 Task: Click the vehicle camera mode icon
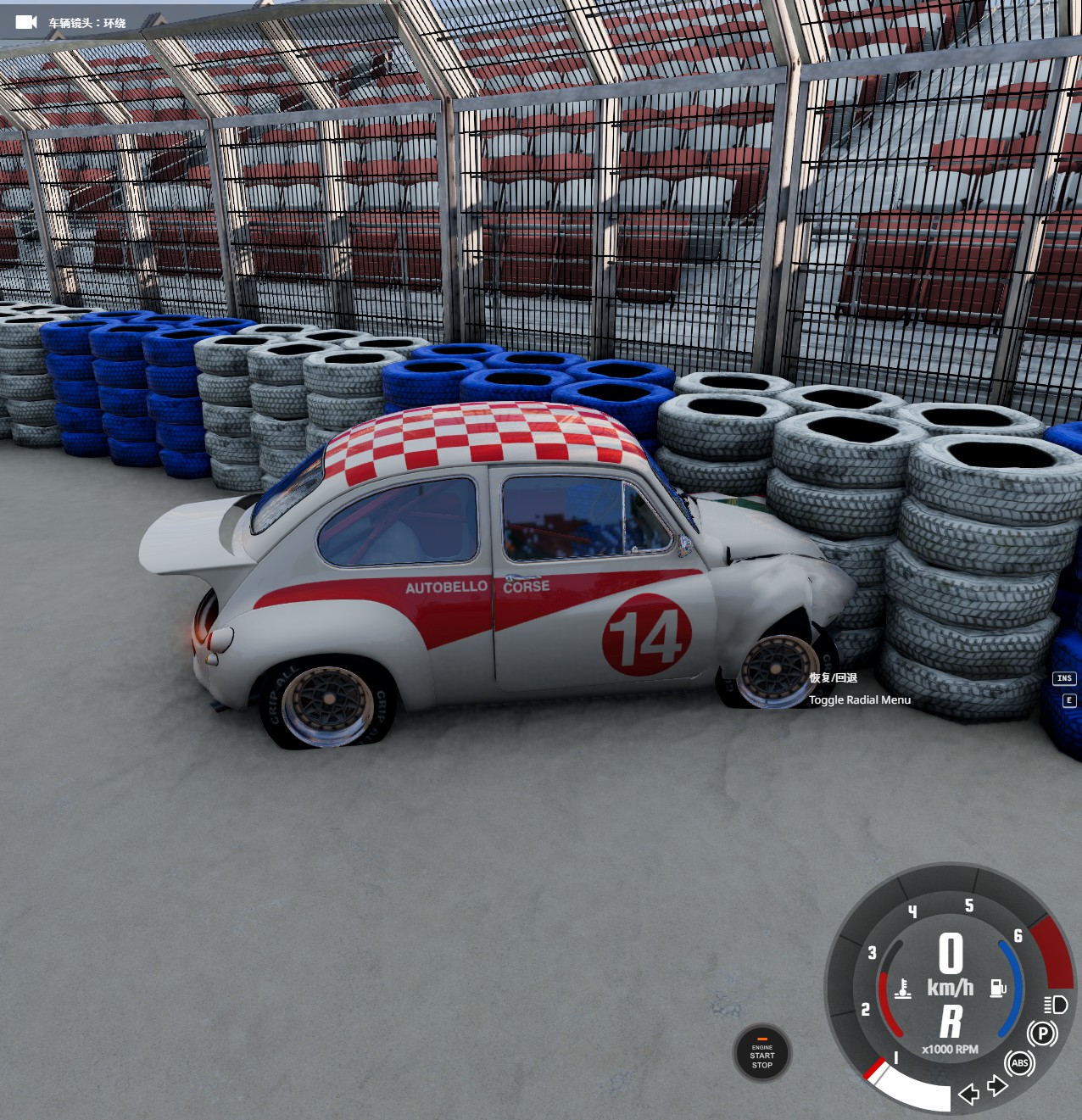(26, 22)
